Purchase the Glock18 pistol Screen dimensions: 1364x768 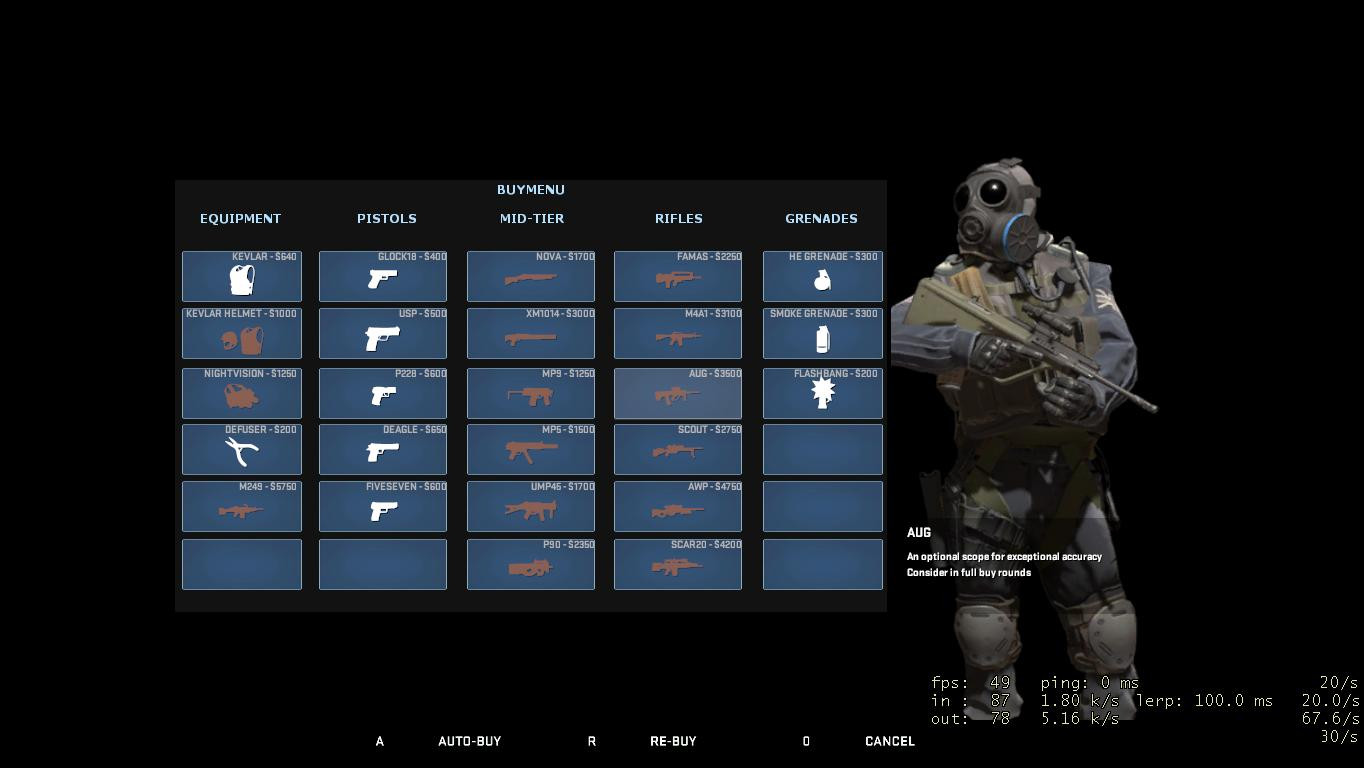(382, 277)
